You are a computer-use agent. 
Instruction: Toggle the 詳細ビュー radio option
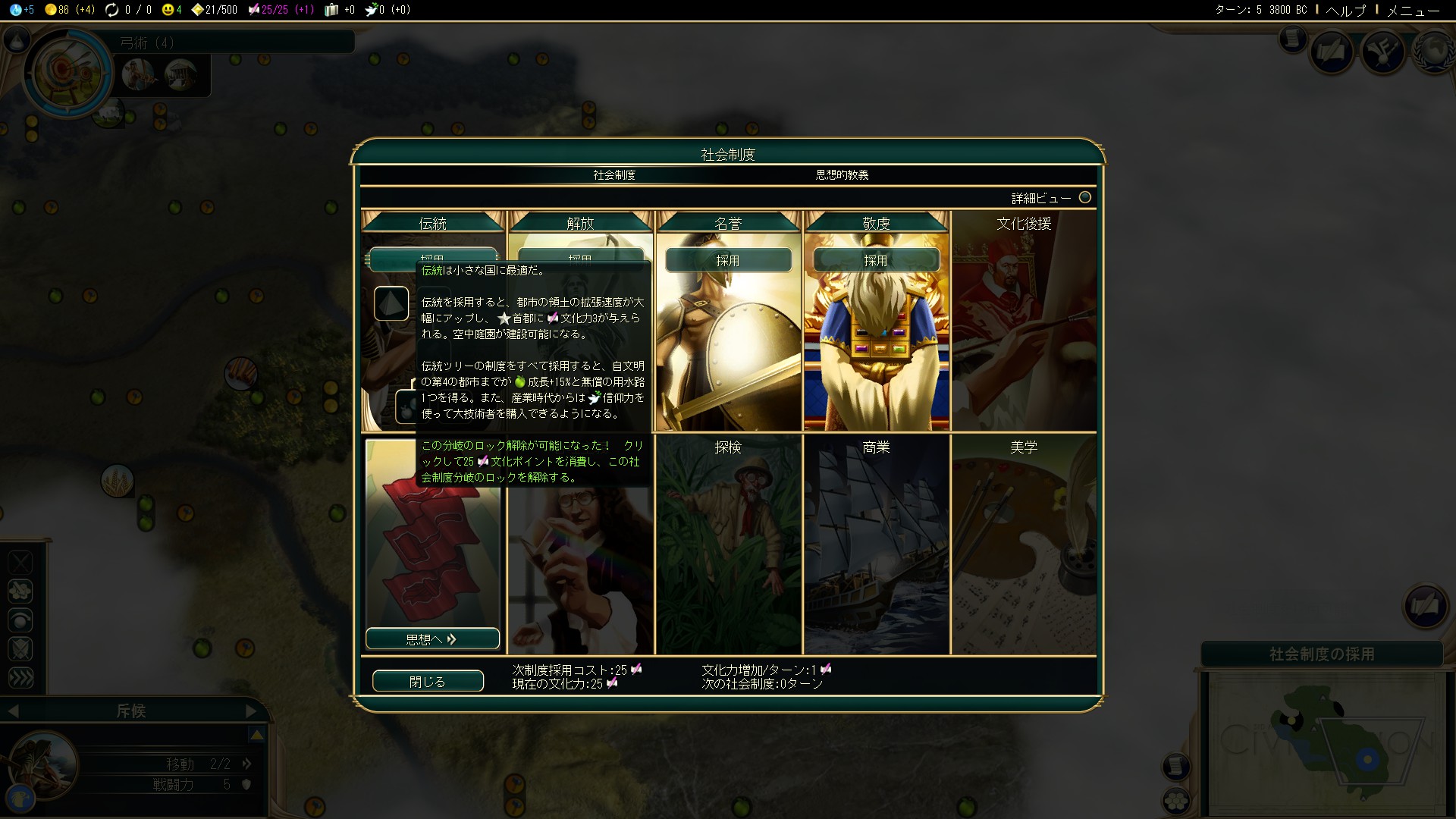point(1085,197)
